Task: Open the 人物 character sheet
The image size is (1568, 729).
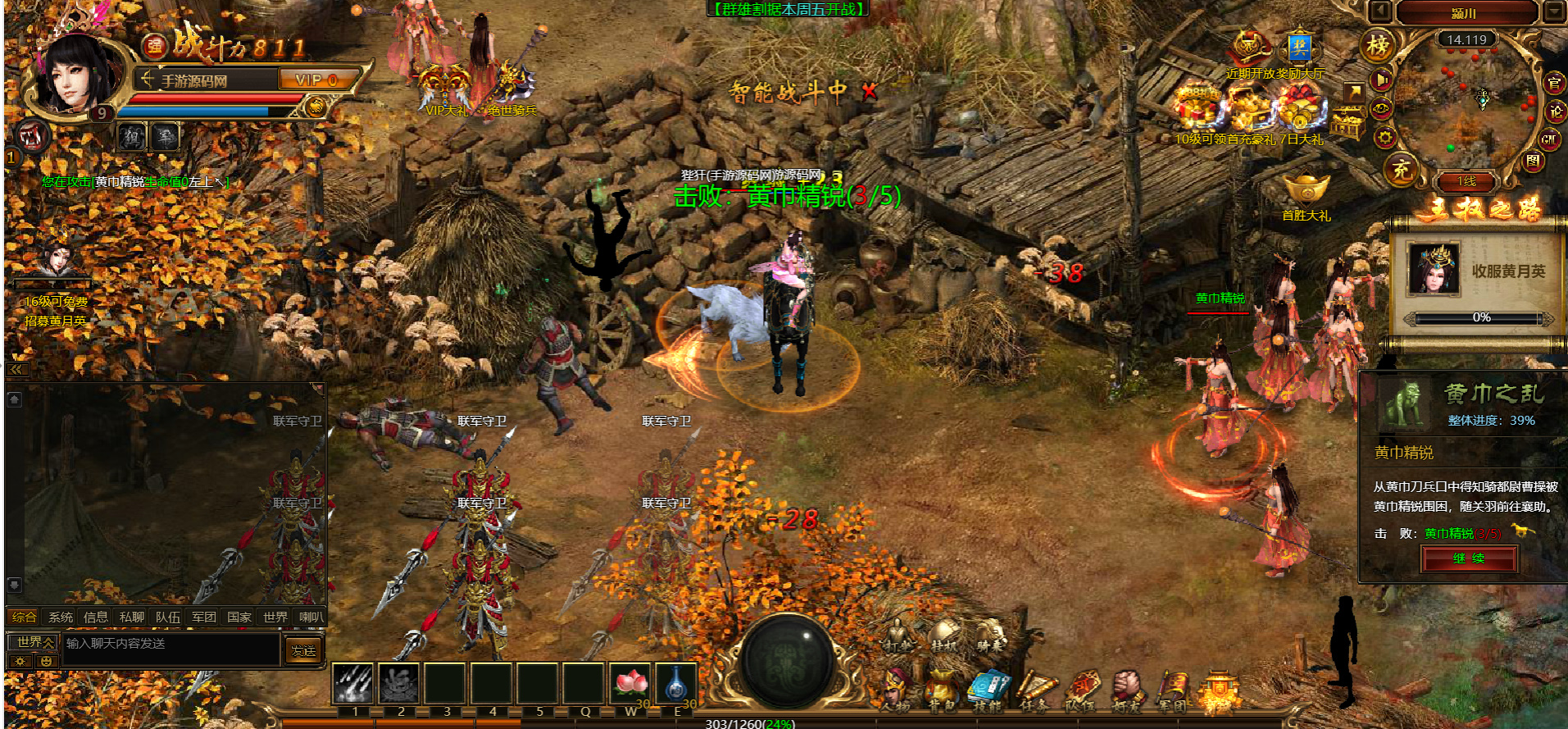Action: pos(896,689)
